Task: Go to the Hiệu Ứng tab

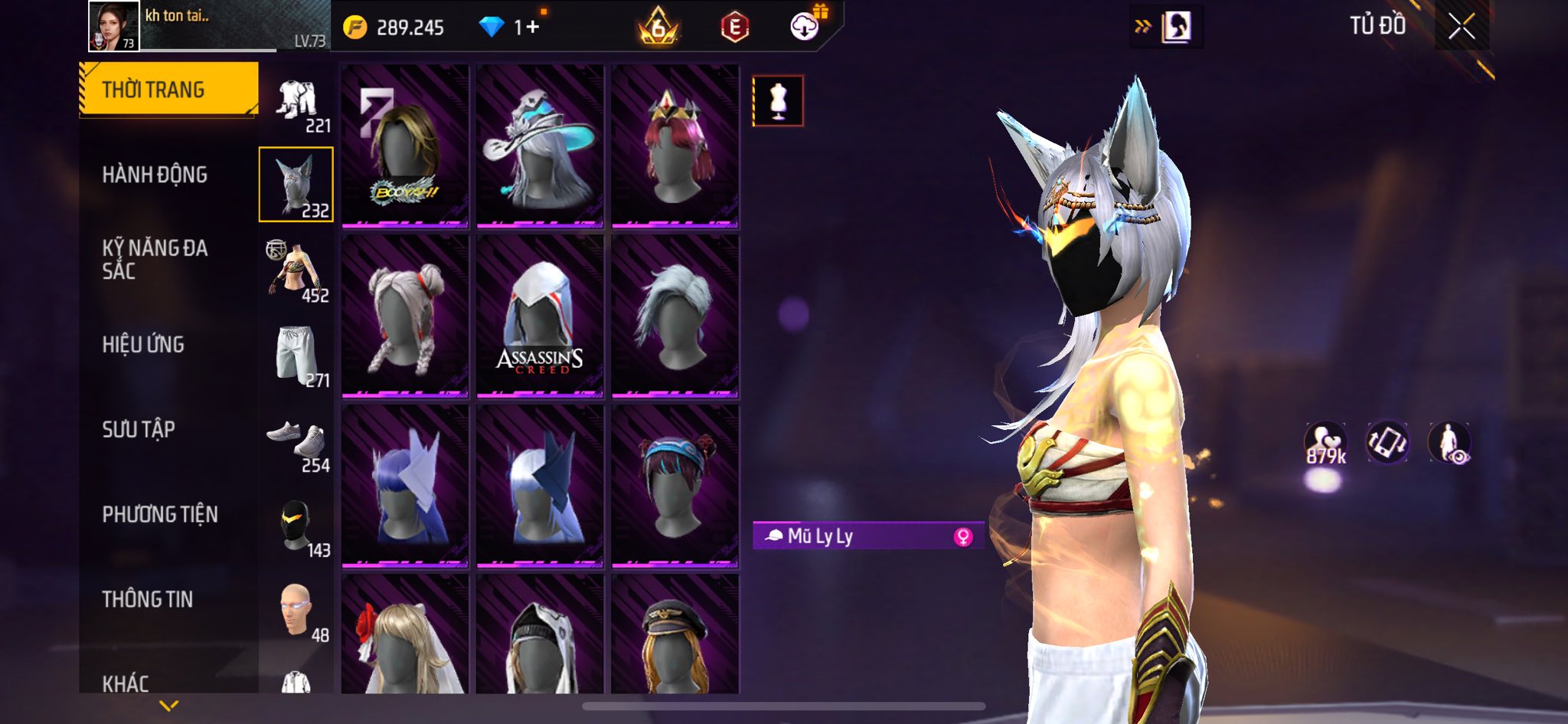Action: (143, 345)
